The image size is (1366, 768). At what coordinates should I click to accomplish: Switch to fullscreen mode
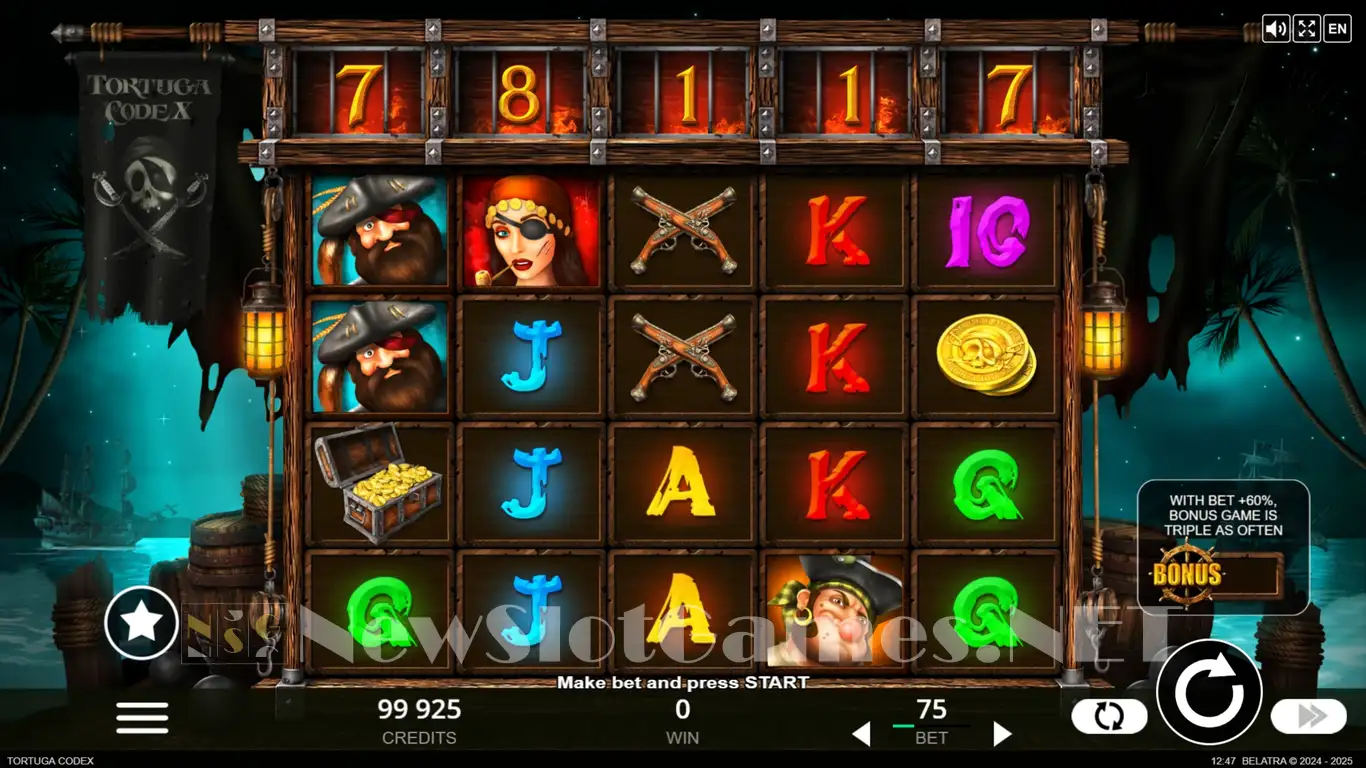pos(1306,28)
